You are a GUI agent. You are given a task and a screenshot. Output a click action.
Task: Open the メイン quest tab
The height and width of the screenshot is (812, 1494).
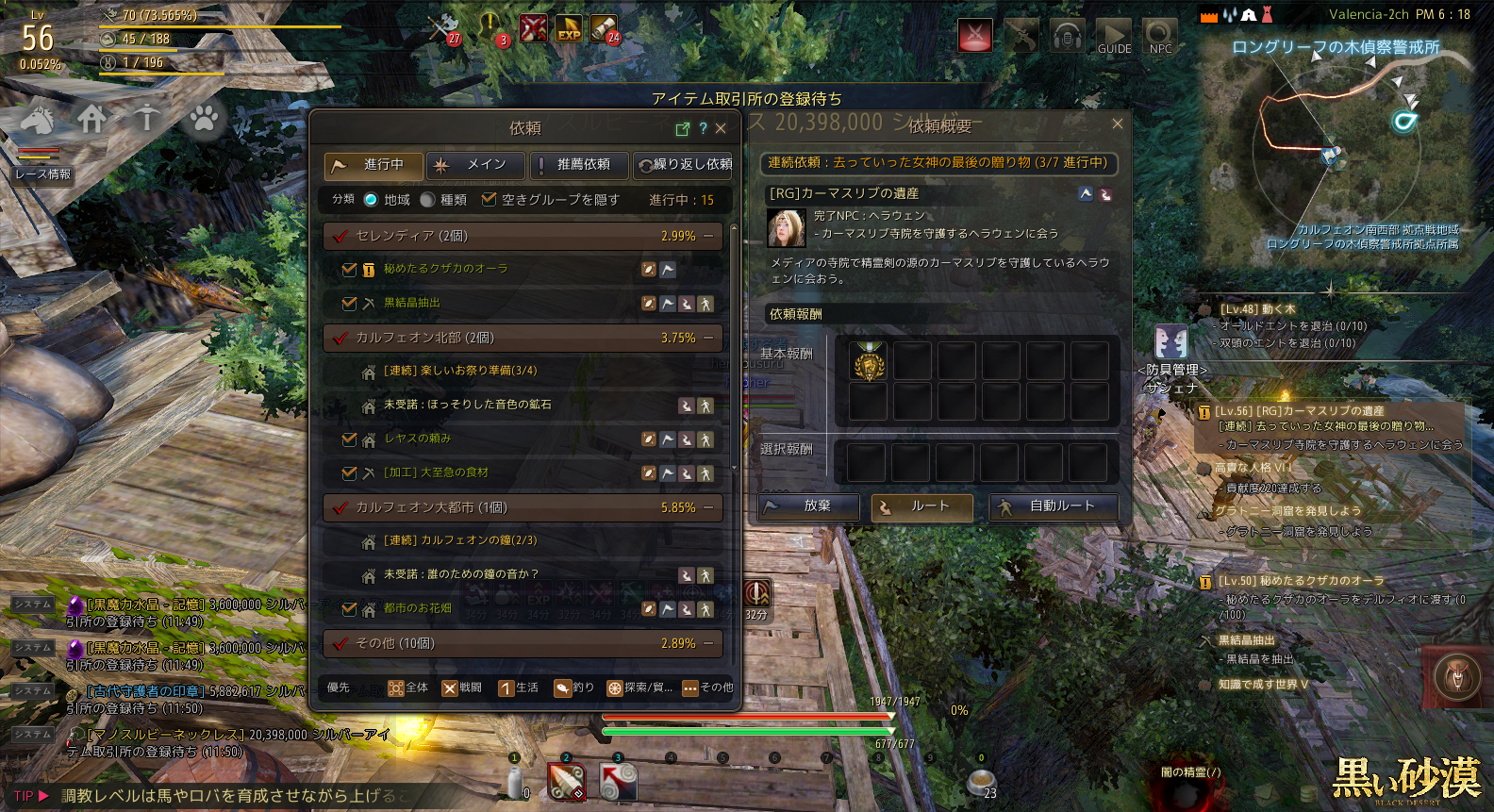pyautogui.click(x=476, y=165)
